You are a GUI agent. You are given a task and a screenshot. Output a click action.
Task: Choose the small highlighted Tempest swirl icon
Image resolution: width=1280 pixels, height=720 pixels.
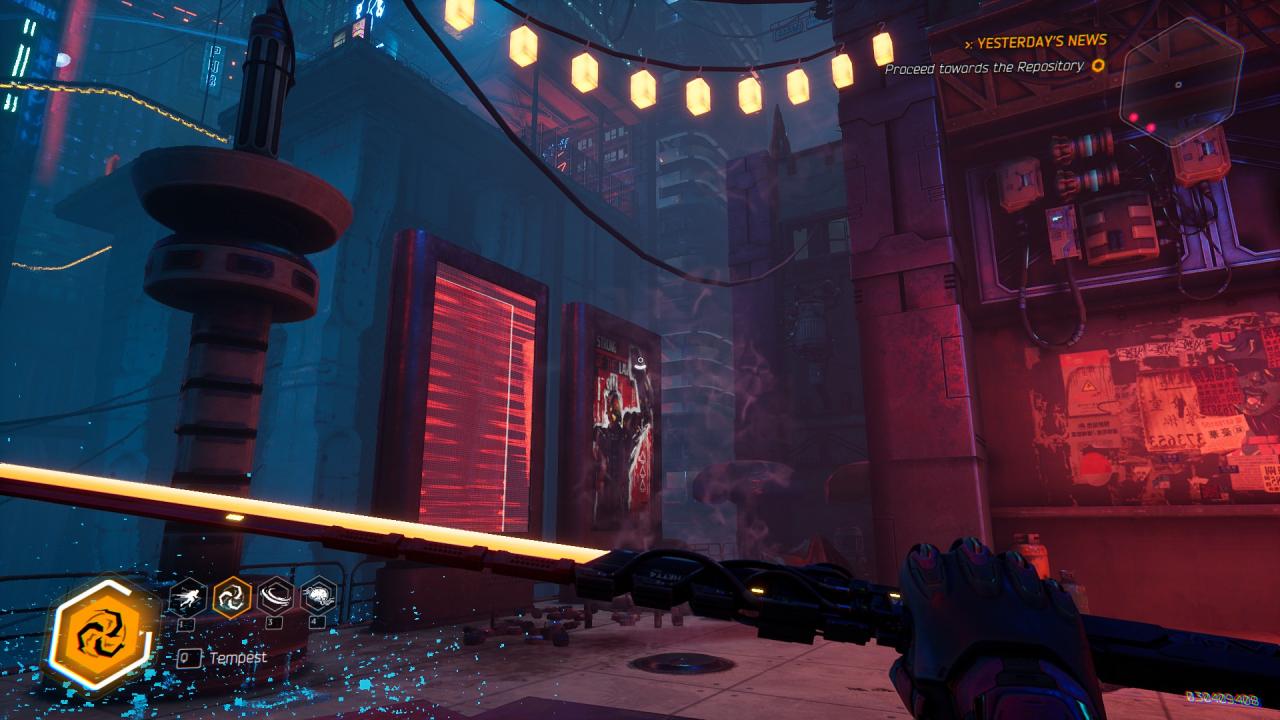[x=232, y=598]
